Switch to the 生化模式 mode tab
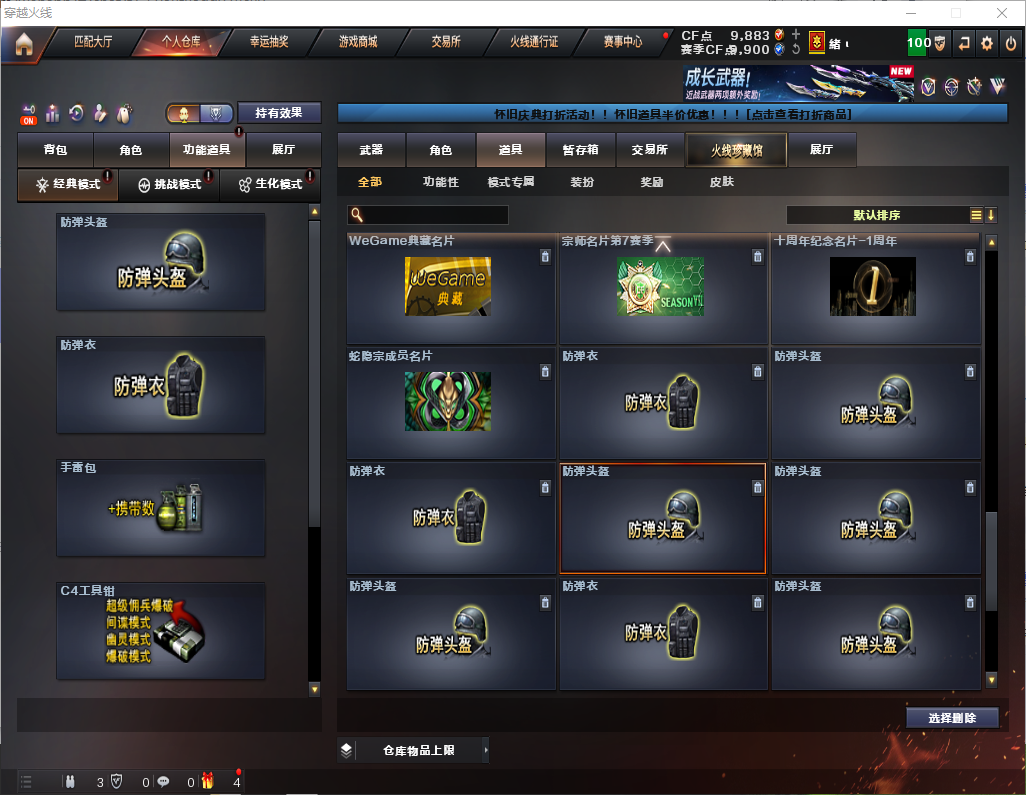This screenshot has height=795, width=1026. click(270, 185)
